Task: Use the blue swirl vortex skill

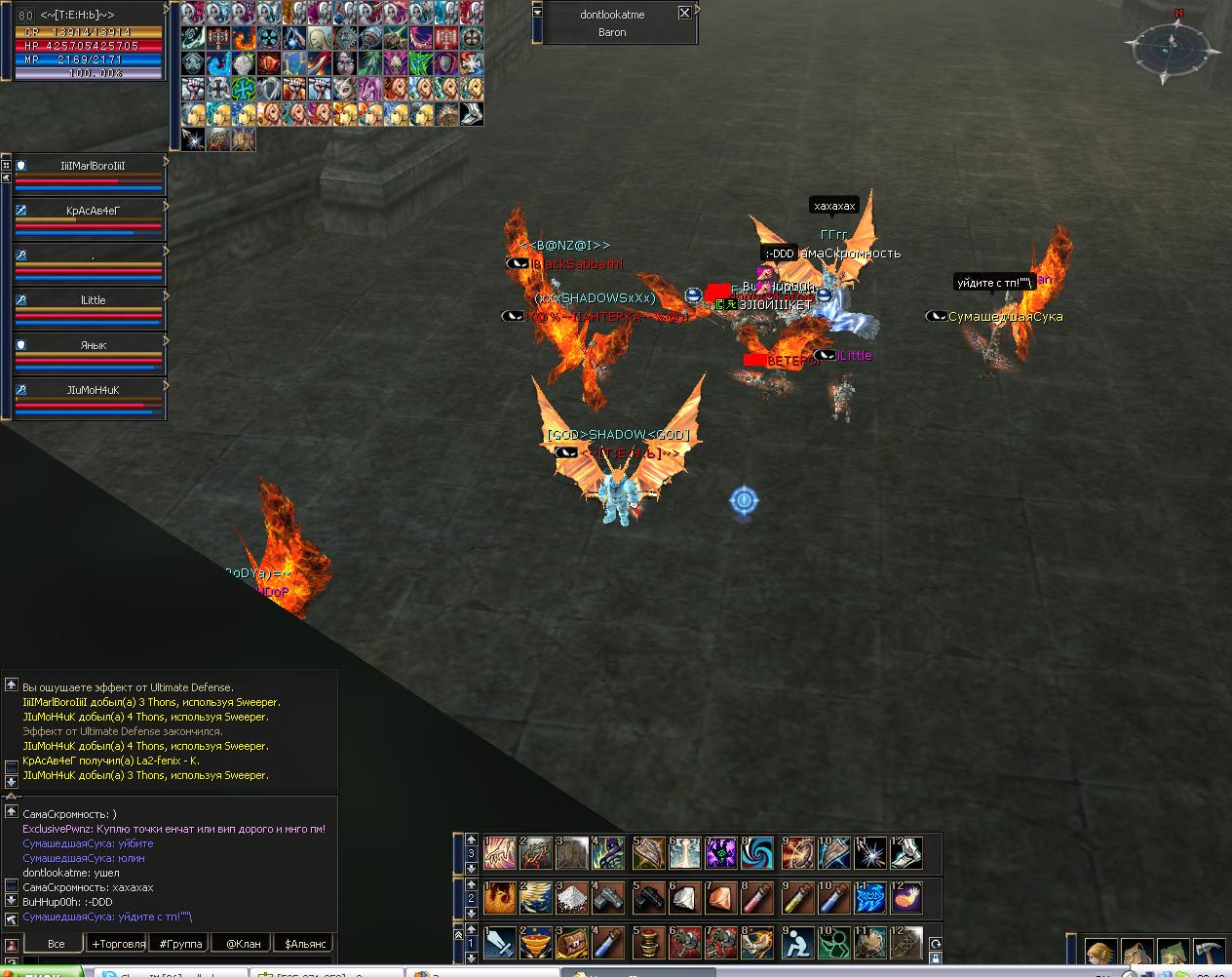Action: coord(757,853)
